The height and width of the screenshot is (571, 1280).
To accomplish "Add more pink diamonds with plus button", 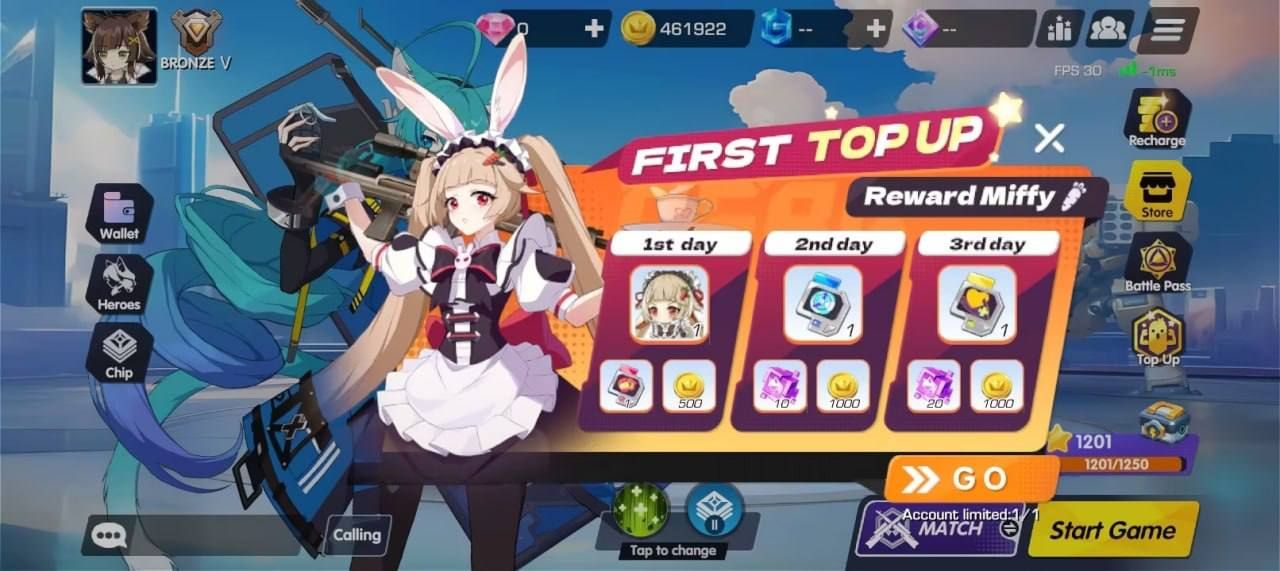I will click(594, 29).
